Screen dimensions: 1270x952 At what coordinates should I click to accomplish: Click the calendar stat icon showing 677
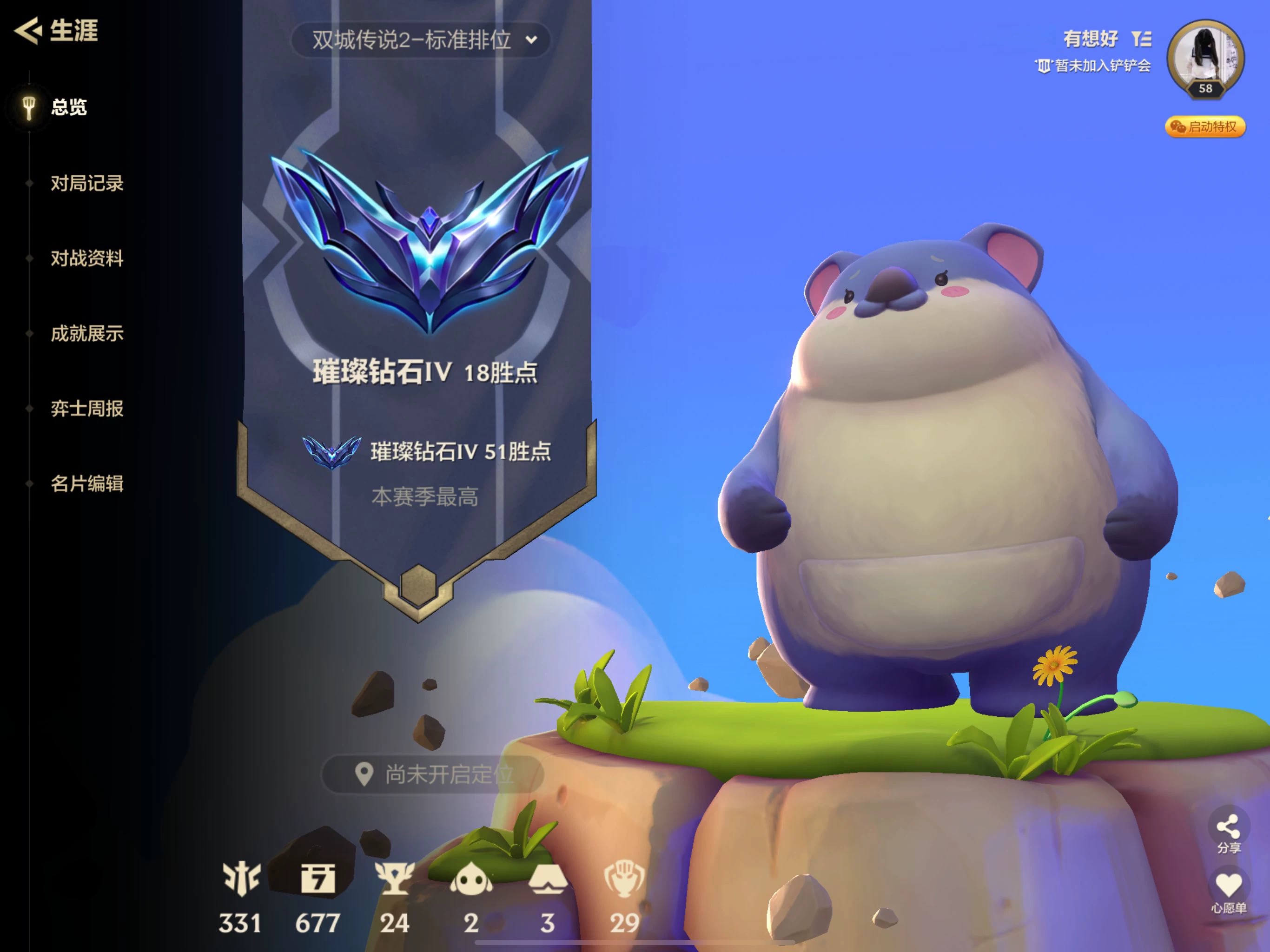(x=317, y=879)
